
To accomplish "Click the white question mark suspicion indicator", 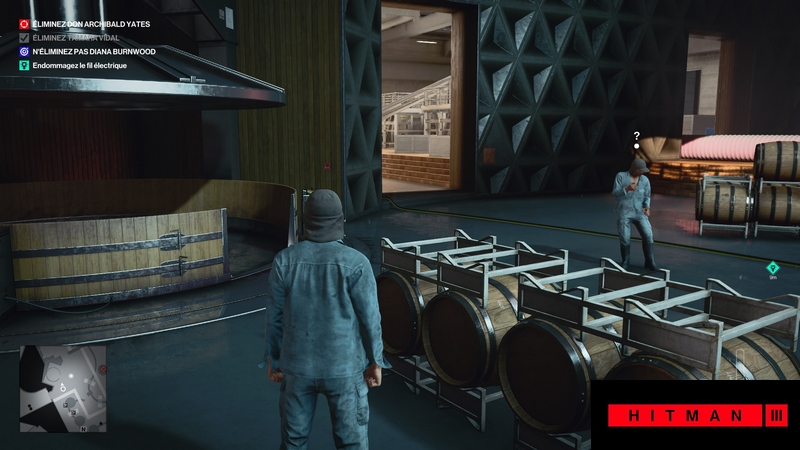I will pyautogui.click(x=636, y=135).
